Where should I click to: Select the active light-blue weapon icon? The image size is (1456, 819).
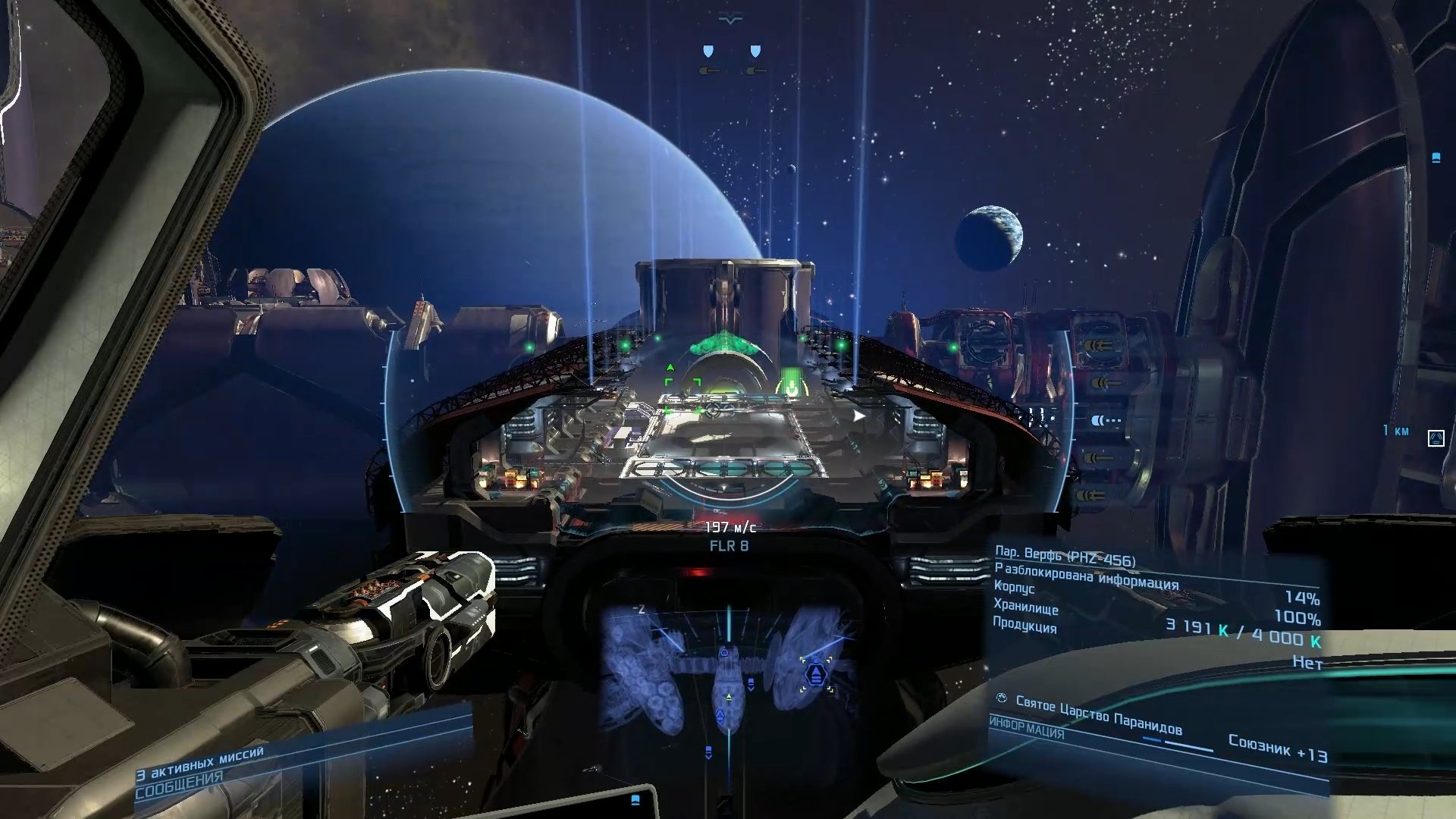pyautogui.click(x=1105, y=420)
